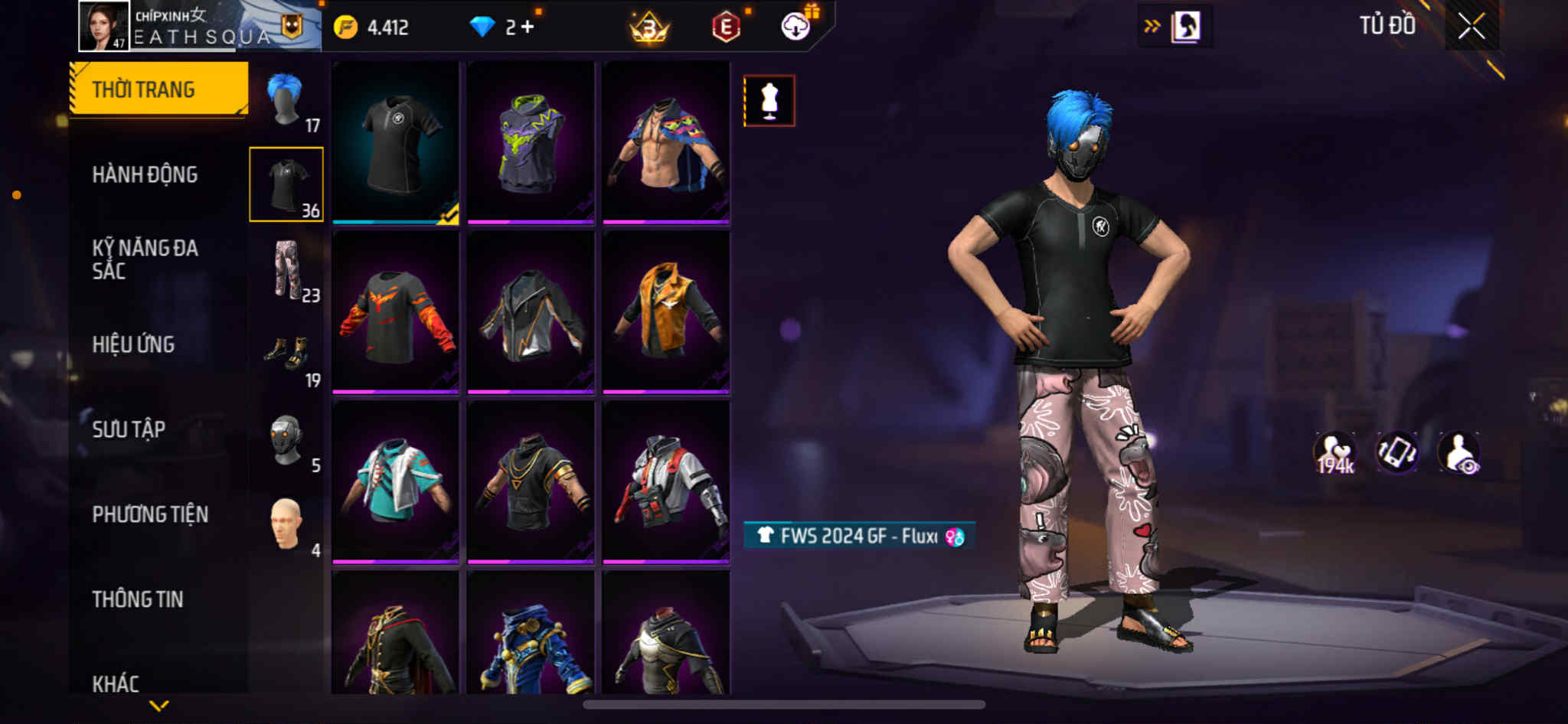Viewport: 1568px width, 724px height.
Task: Choose the teal and white jacket
Action: [x=396, y=482]
